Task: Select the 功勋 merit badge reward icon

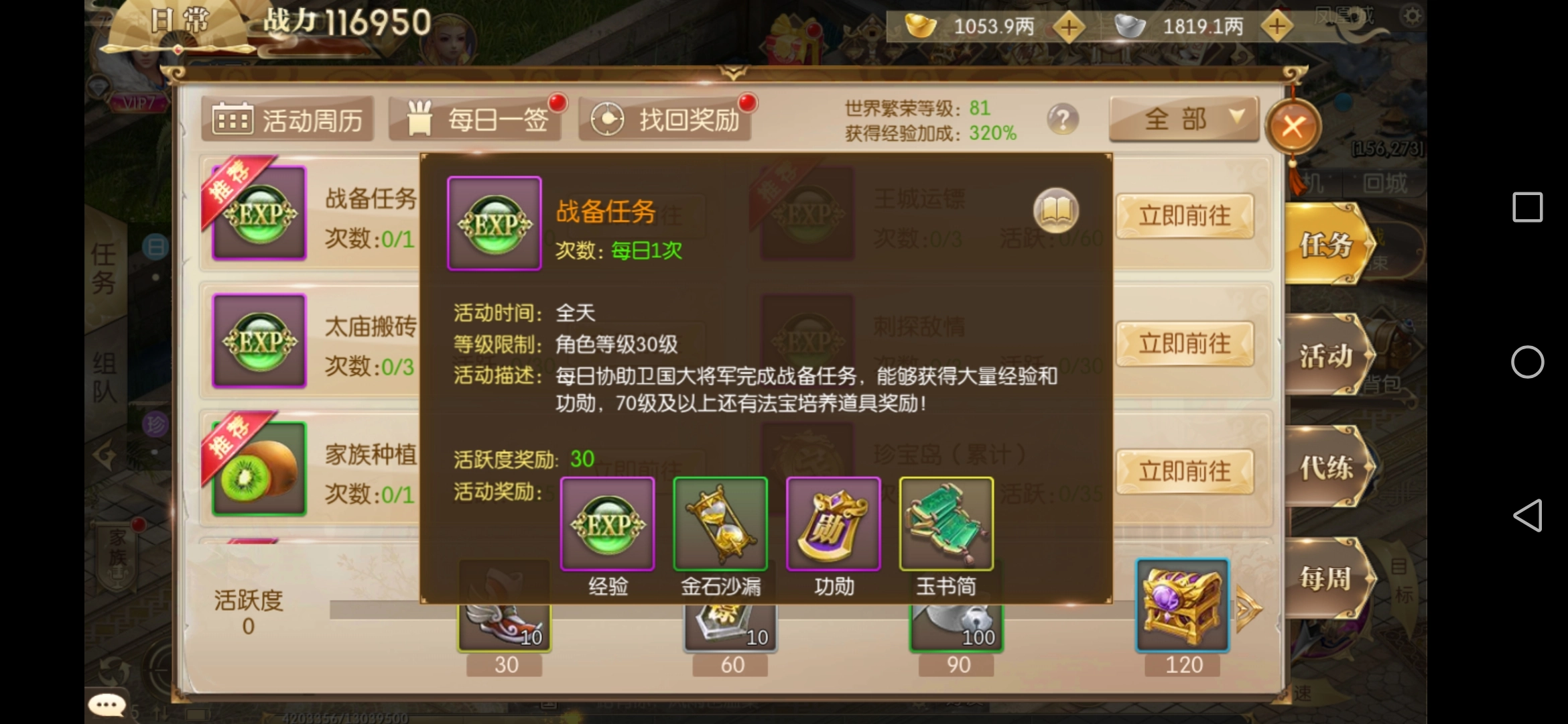Action: 833,525
